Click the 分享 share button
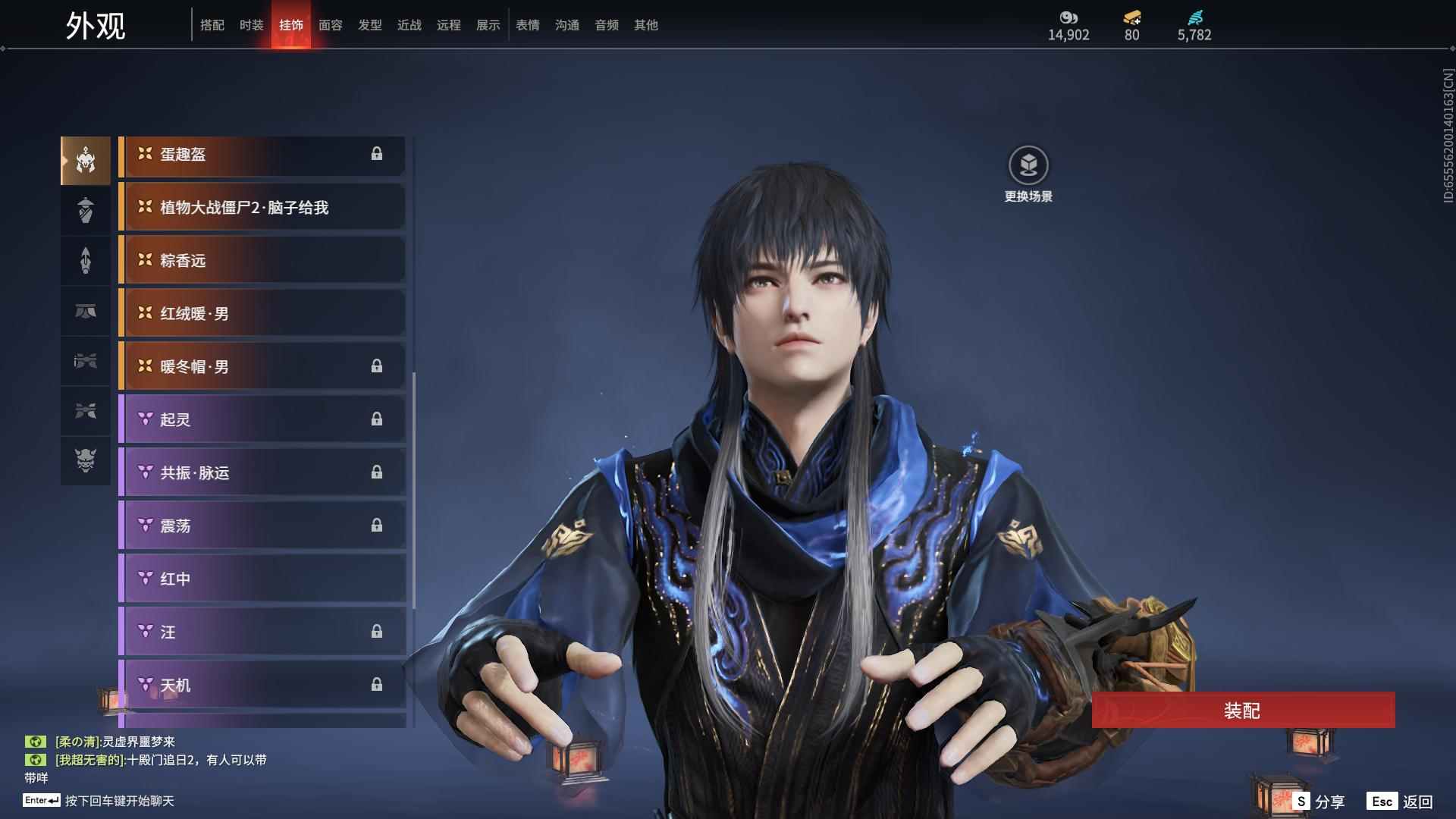Screen dimensions: 1456x819 click(1319, 802)
